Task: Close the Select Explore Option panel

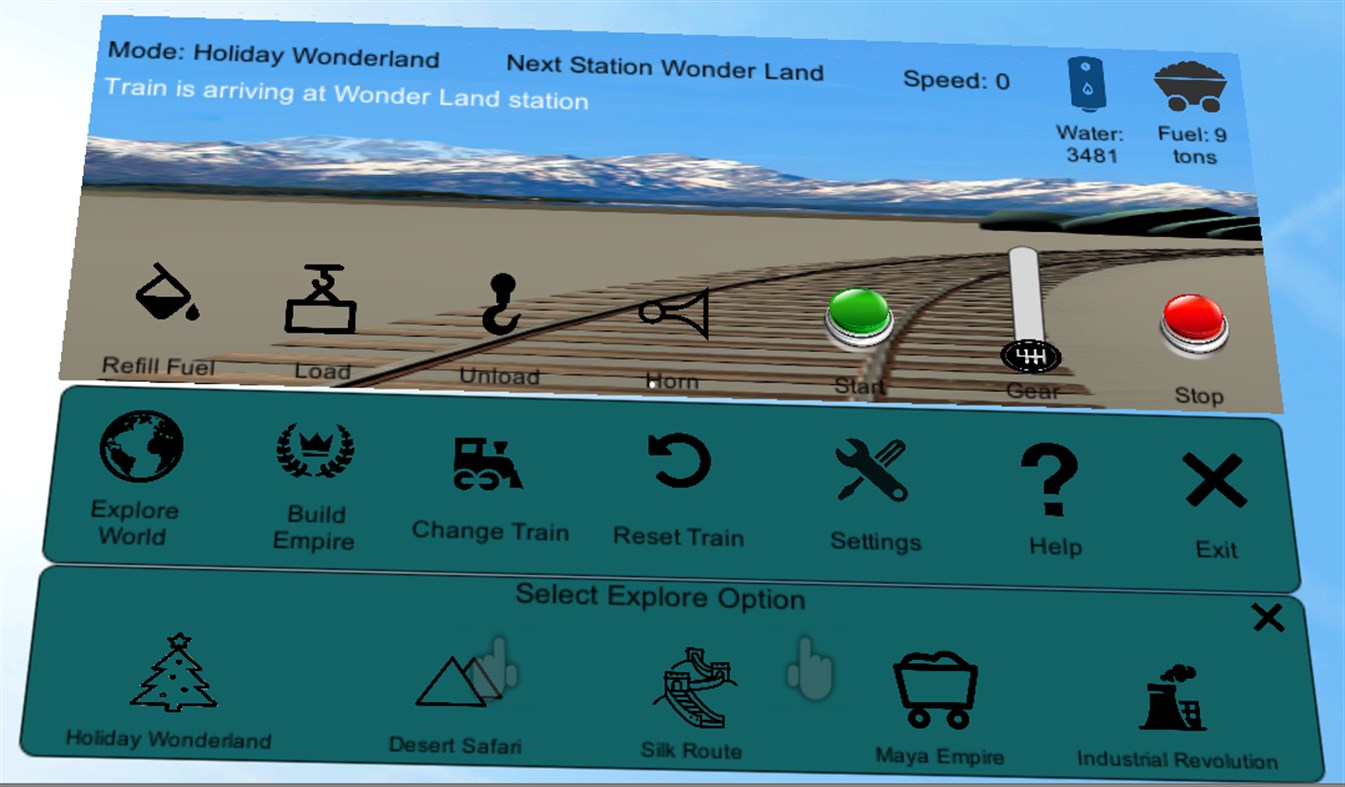Action: click(1267, 617)
